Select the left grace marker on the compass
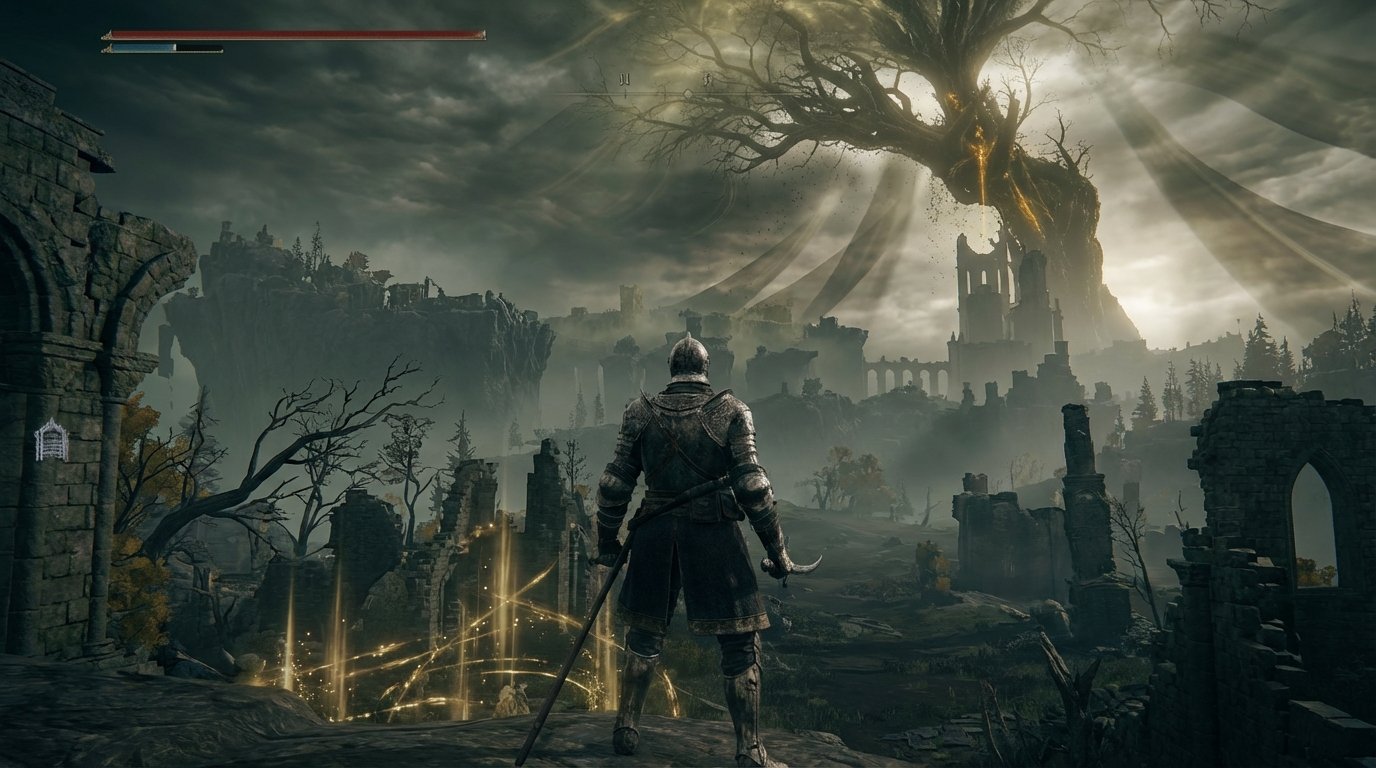Viewport: 1376px width, 768px height. coord(624,78)
